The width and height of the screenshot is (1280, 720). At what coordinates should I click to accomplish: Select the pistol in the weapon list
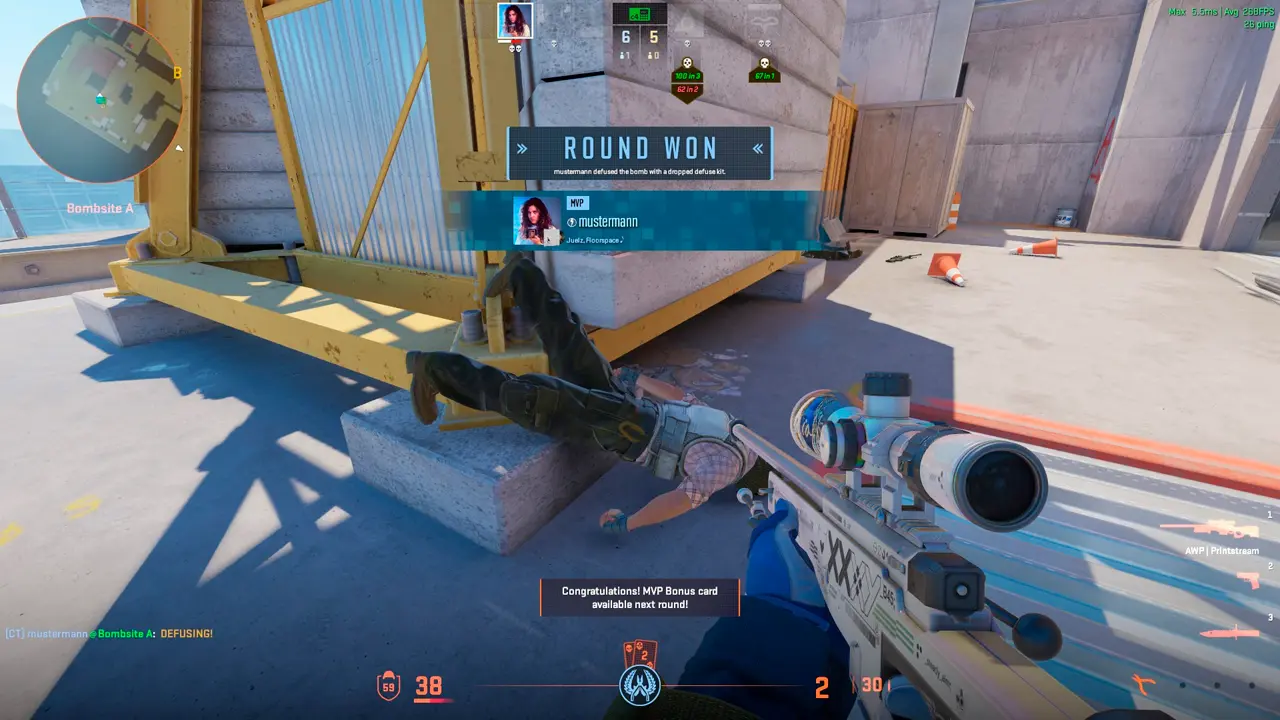point(1246,580)
